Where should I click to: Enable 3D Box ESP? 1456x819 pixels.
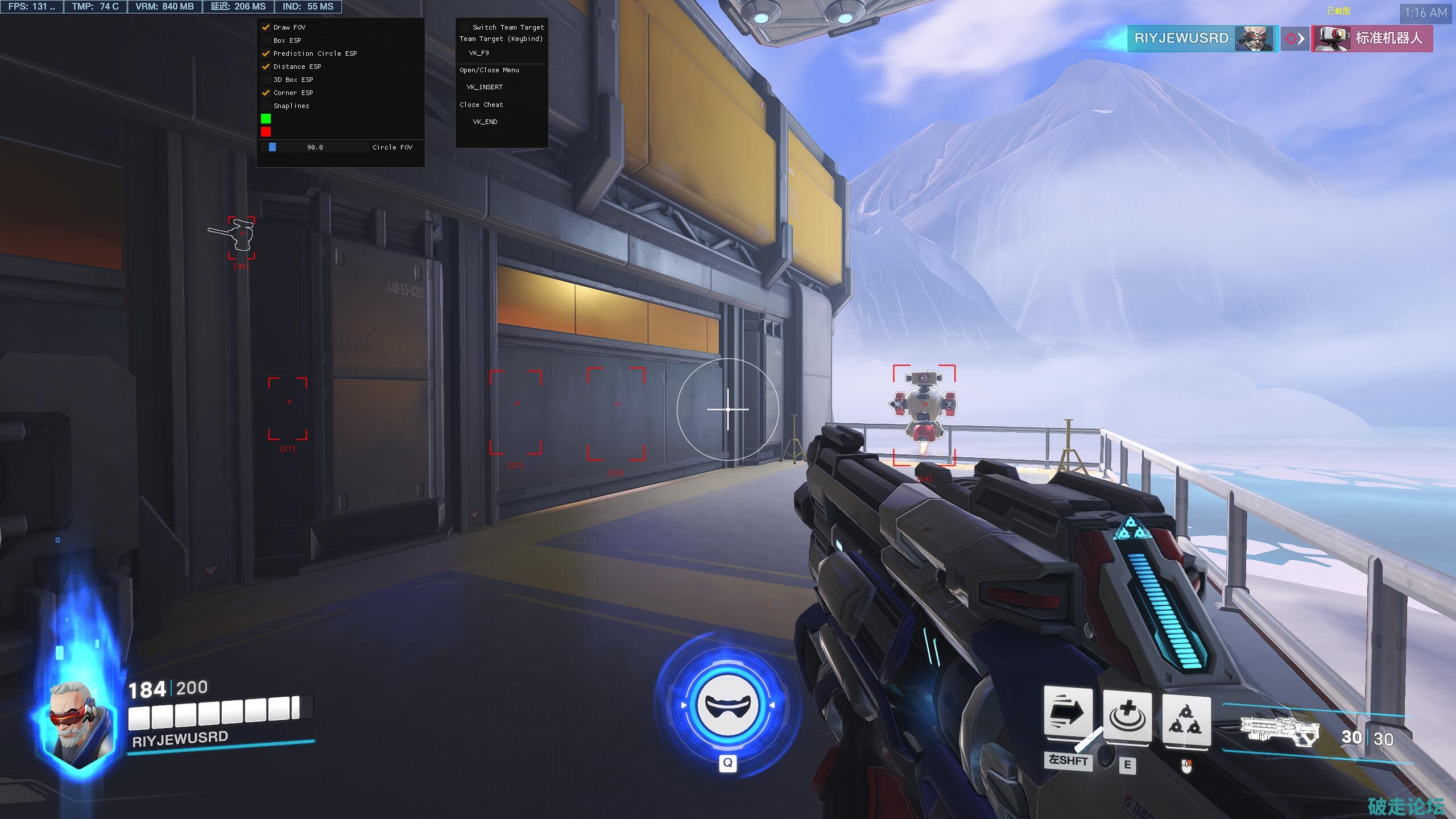click(x=266, y=80)
